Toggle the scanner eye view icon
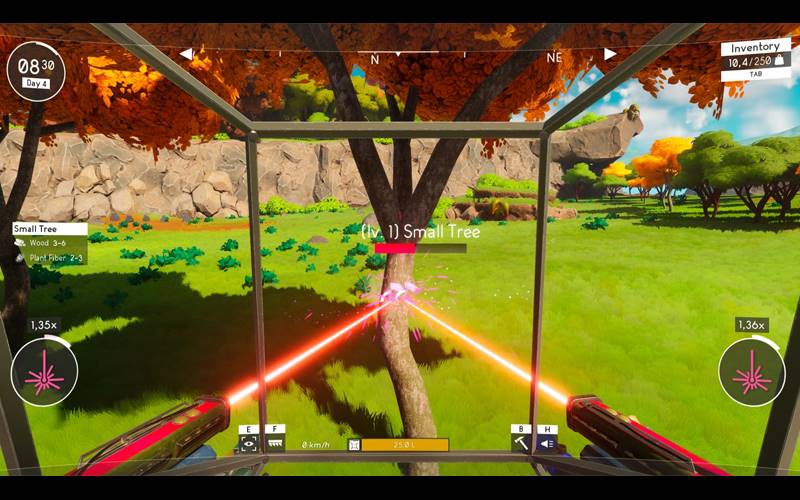This screenshot has height=500, width=800. point(248,443)
